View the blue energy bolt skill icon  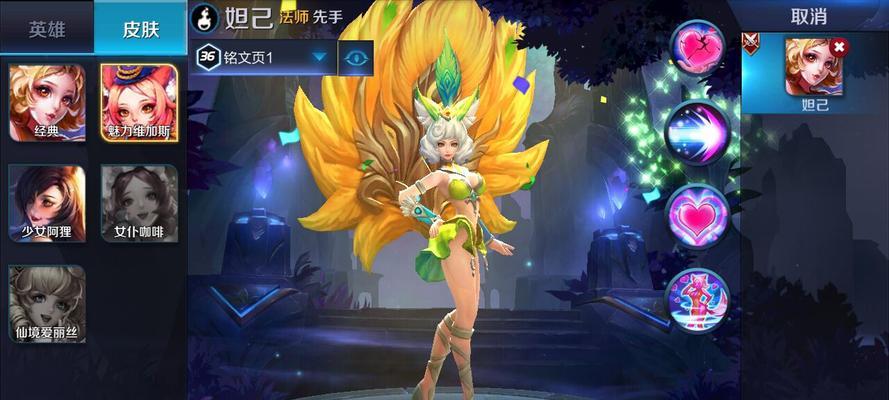point(697,131)
